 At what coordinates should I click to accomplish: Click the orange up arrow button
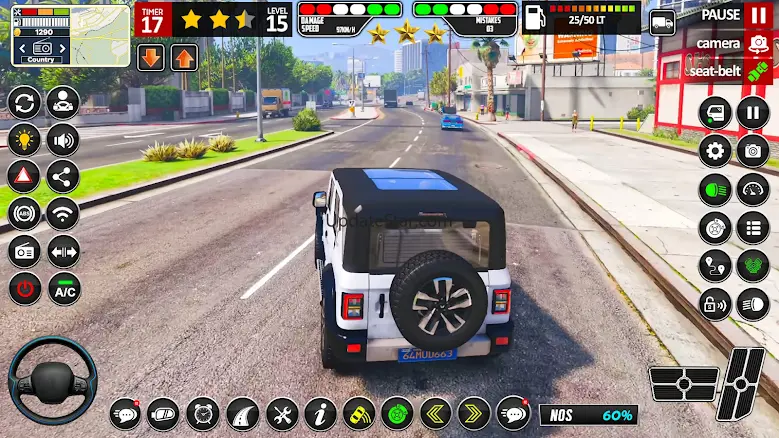click(x=184, y=58)
